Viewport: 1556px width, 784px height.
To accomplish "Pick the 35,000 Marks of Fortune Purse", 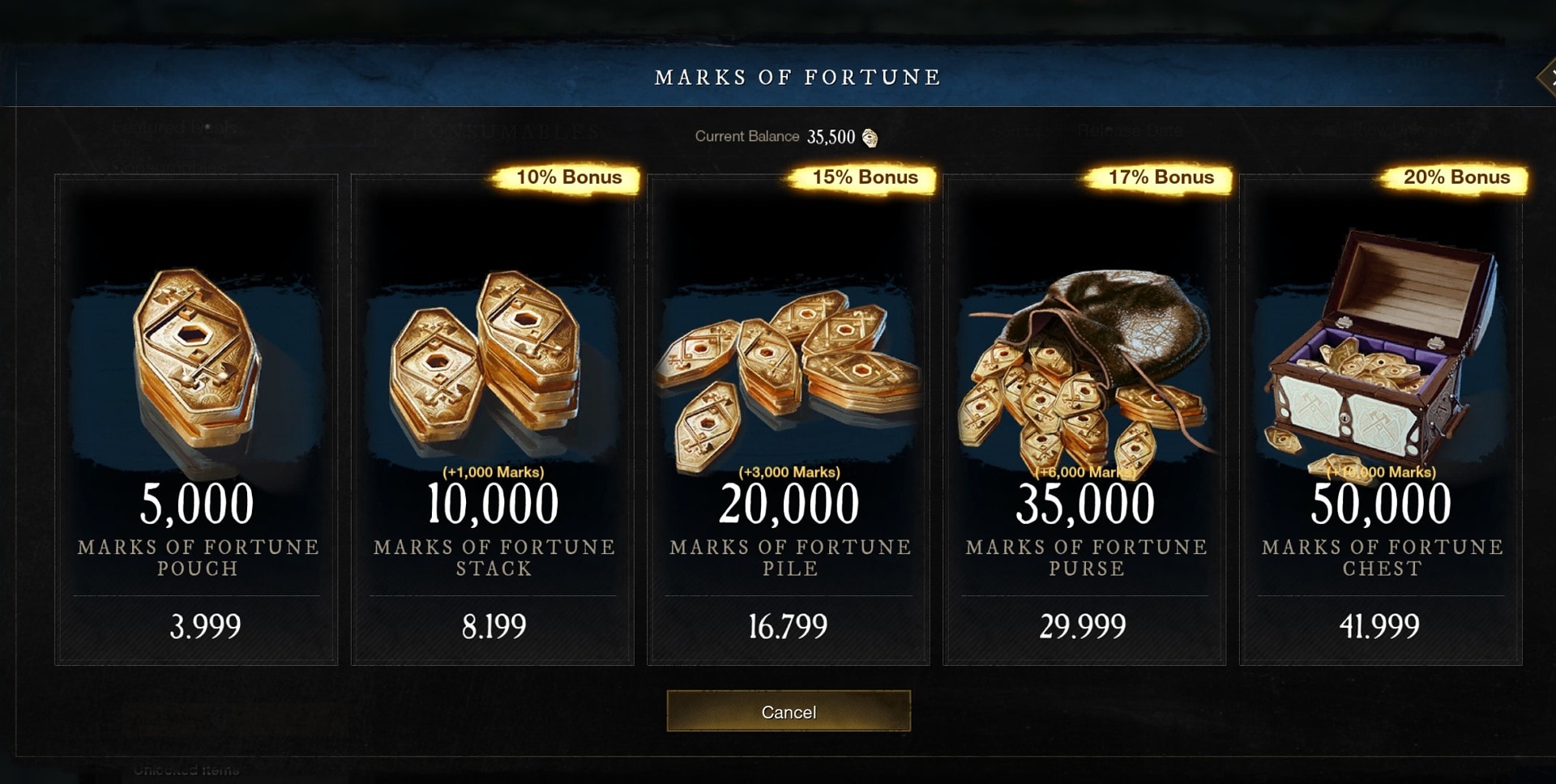I will [x=1084, y=420].
